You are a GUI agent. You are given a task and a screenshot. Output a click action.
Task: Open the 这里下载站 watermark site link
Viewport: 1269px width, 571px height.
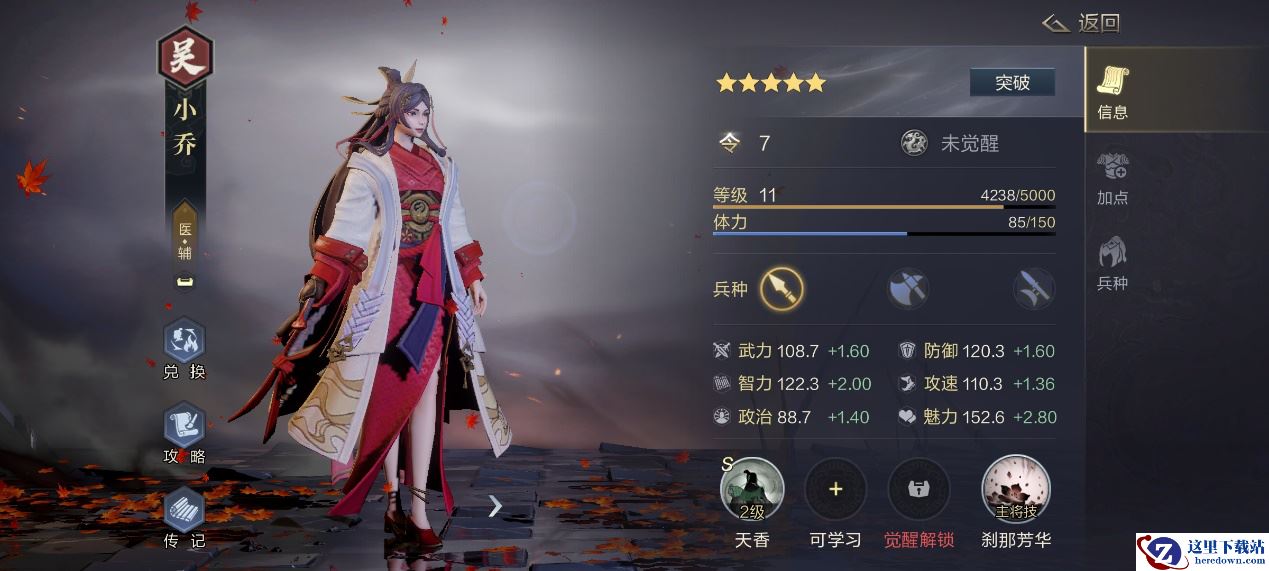(x=1202, y=552)
